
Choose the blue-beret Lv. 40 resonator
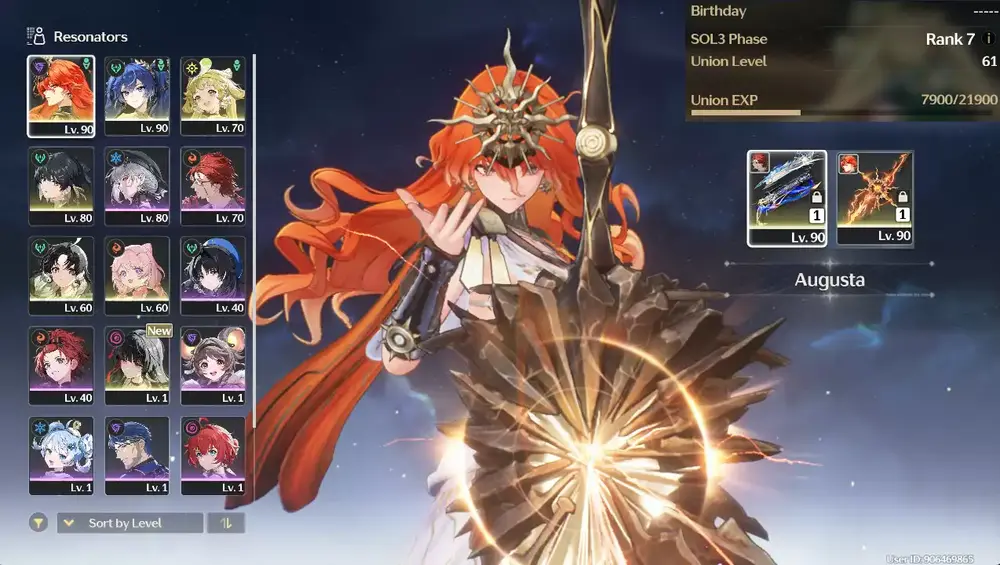tap(213, 275)
